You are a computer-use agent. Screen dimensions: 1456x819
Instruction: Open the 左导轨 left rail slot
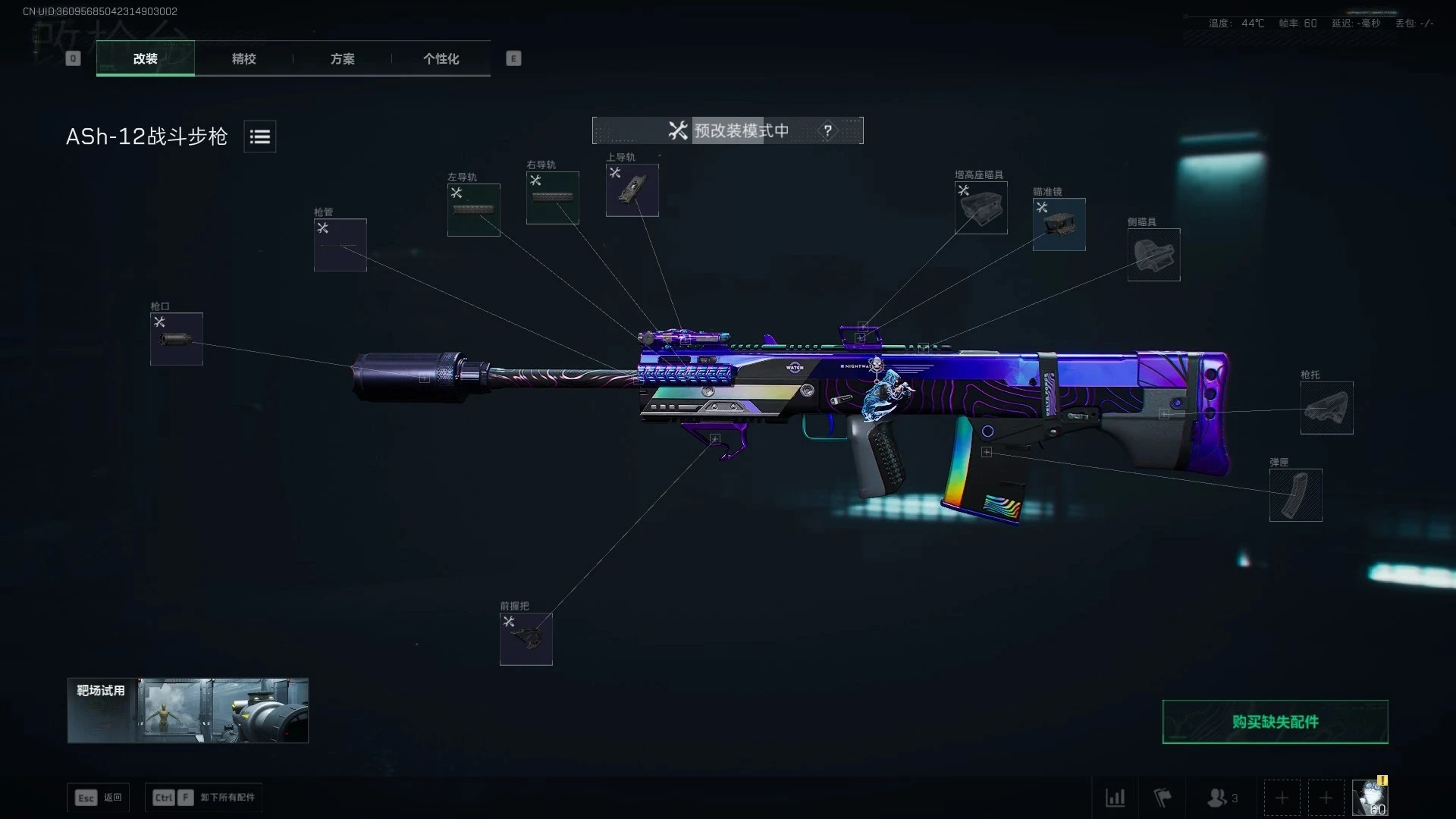(473, 210)
